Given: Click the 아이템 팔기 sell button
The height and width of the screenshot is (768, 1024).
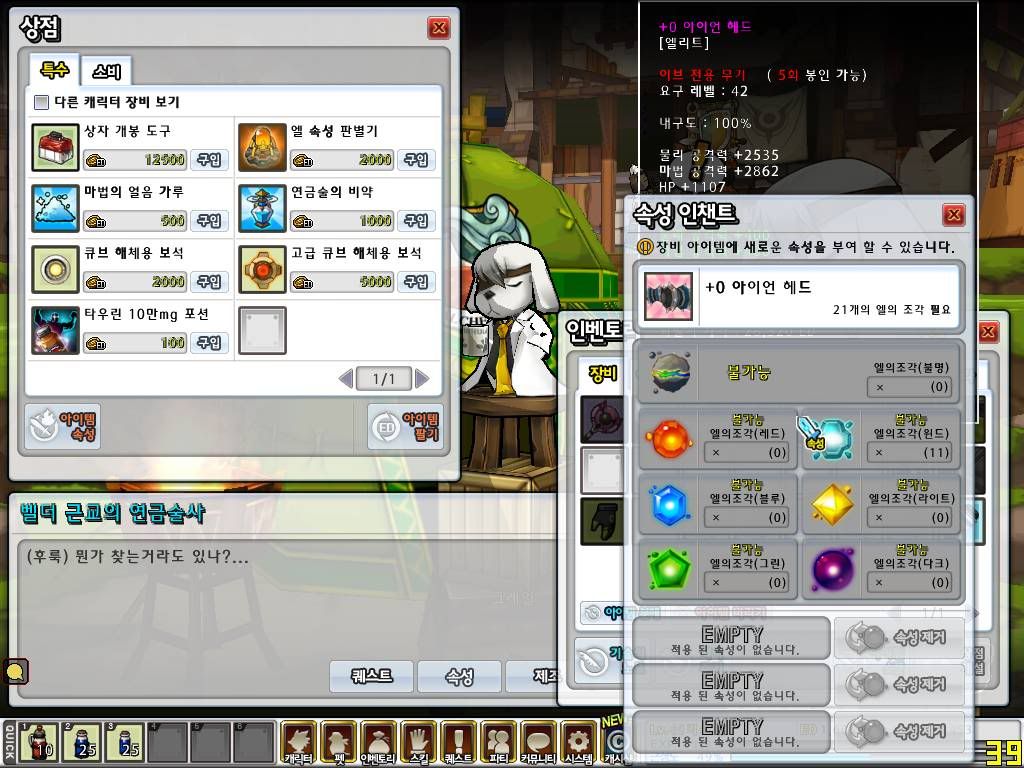Looking at the screenshot, I should click(405, 427).
